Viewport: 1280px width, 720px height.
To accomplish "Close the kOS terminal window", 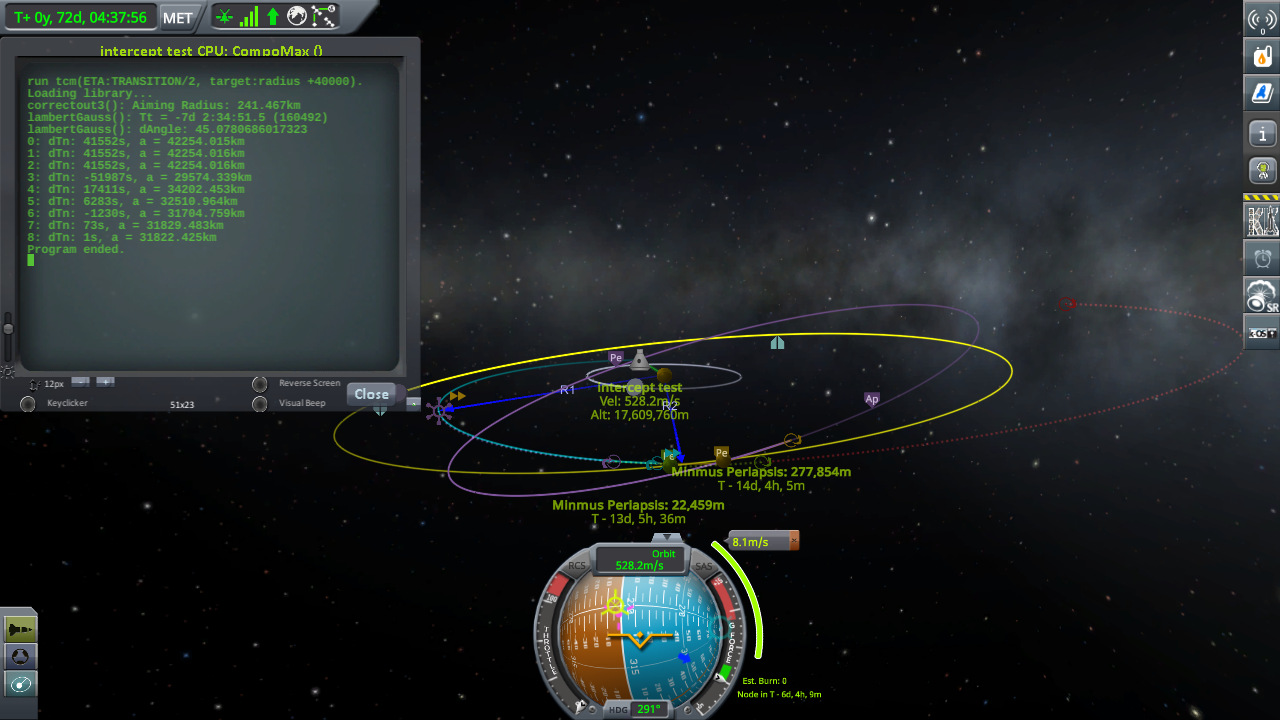I will [x=371, y=394].
